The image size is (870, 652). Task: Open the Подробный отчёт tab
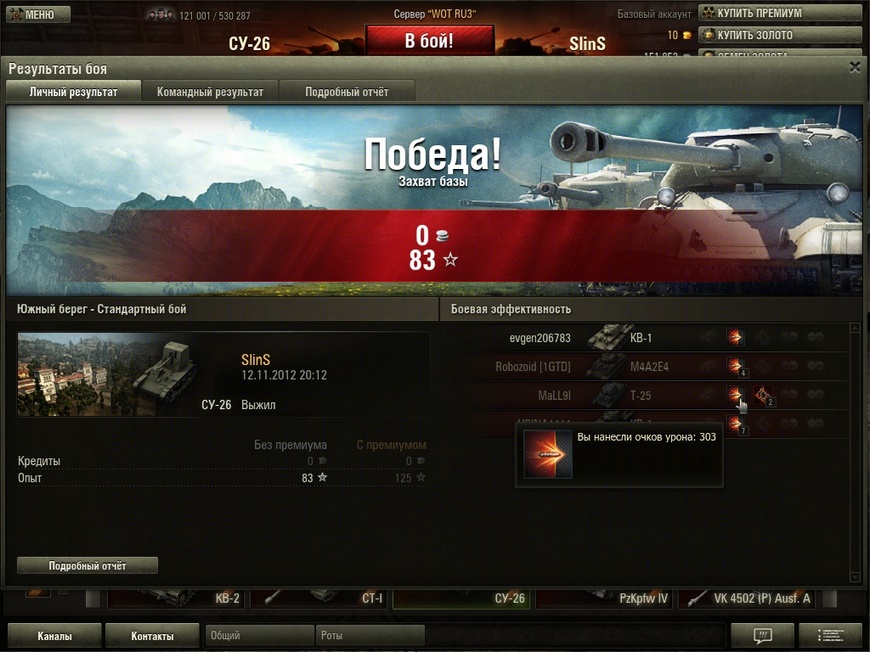click(x=347, y=92)
